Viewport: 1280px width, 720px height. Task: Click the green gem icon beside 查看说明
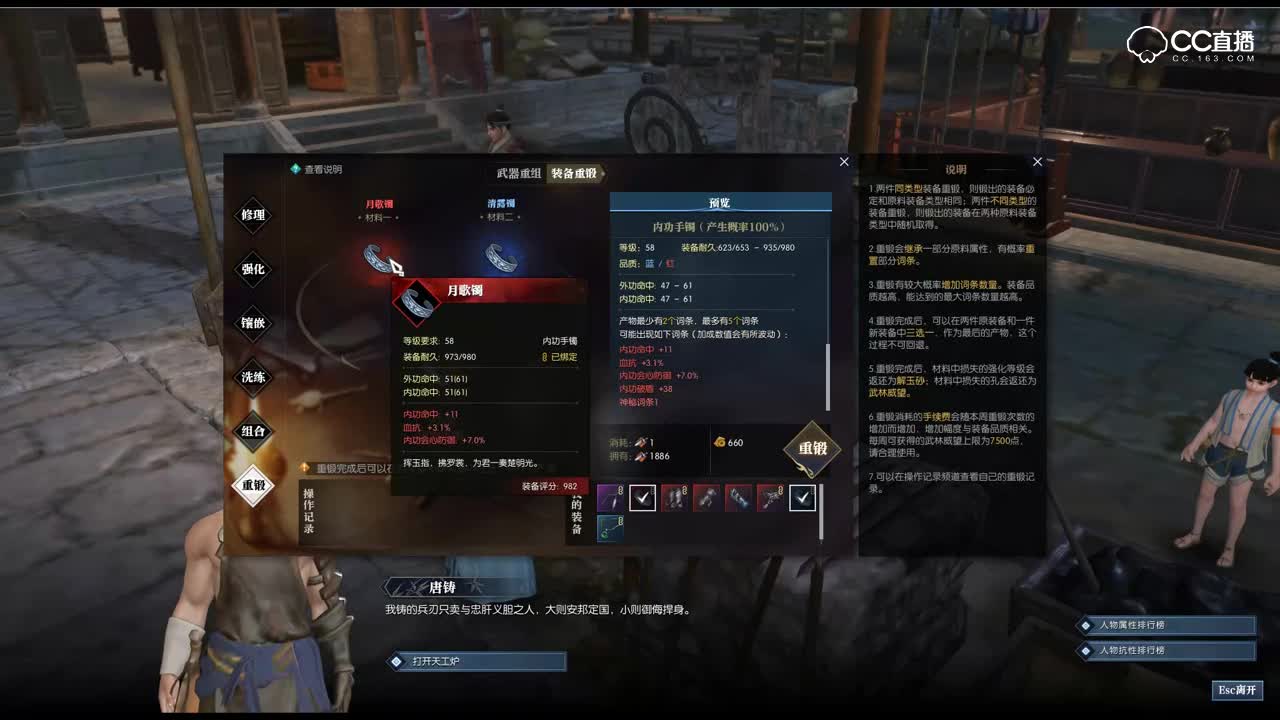click(297, 169)
